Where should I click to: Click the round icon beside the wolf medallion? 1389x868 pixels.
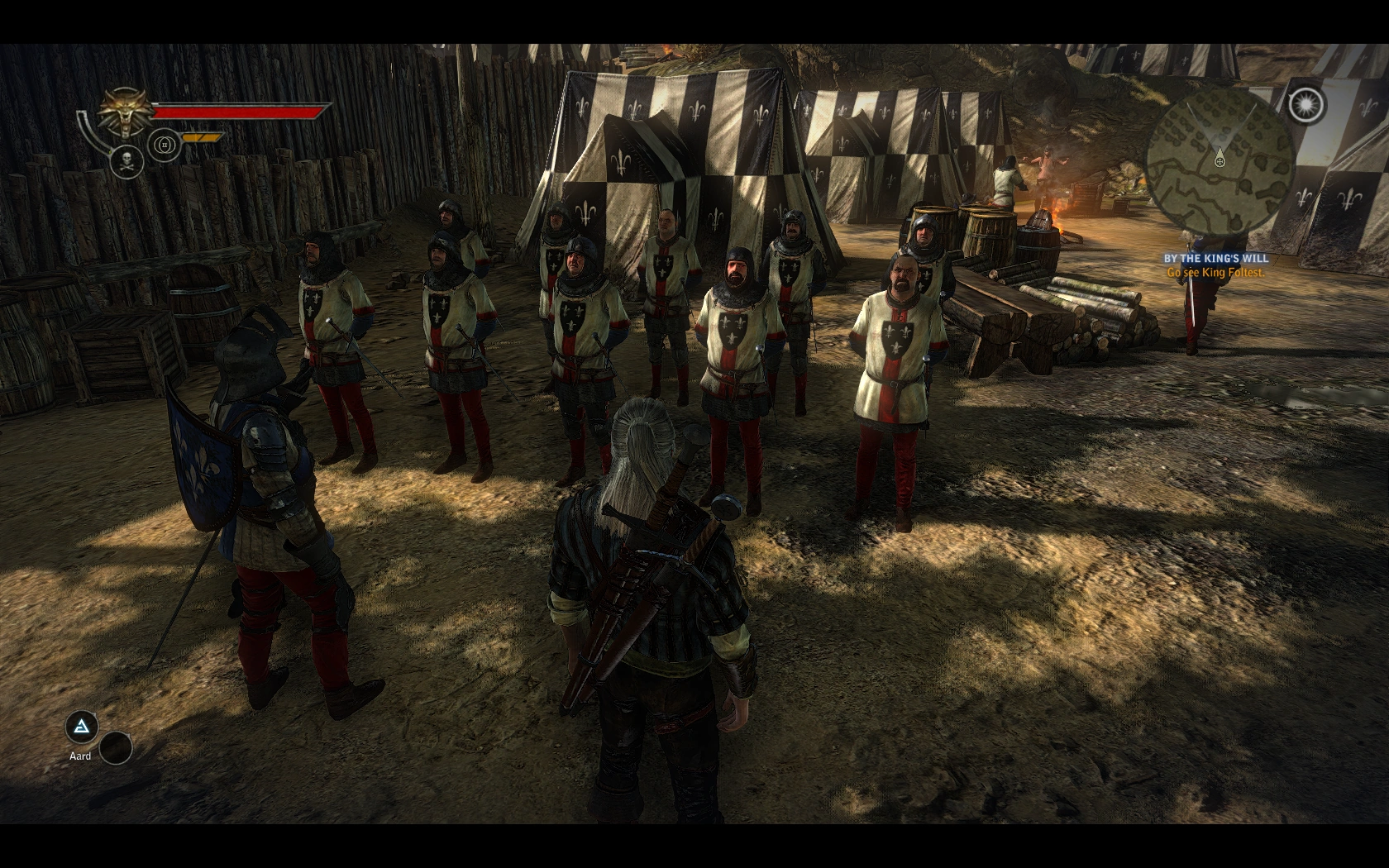pos(165,145)
